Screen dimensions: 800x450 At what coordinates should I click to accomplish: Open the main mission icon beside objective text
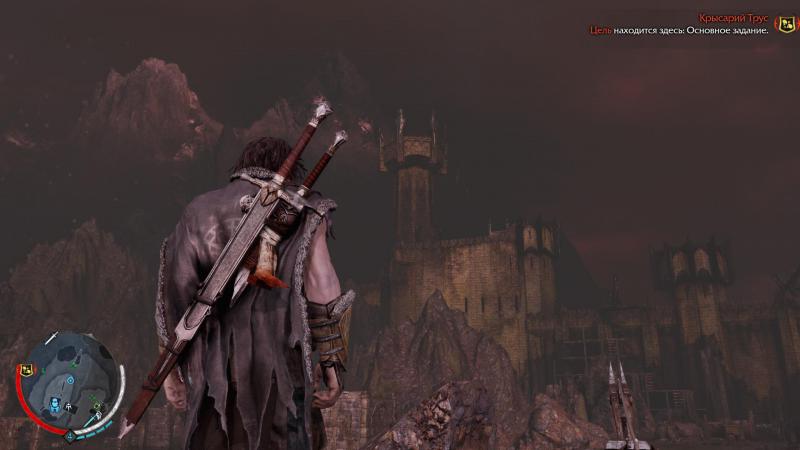786,25
